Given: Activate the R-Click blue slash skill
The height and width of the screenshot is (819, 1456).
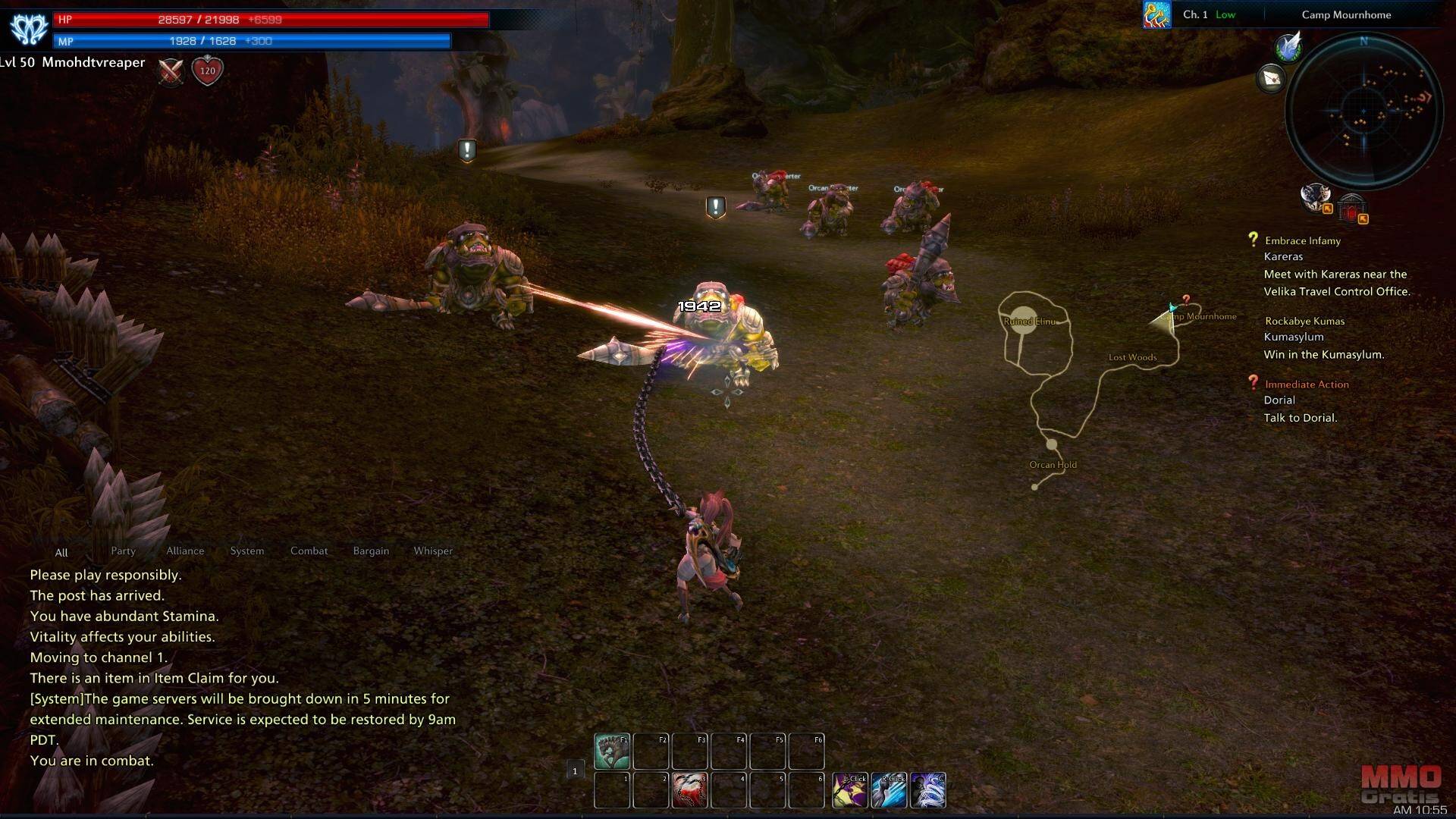Looking at the screenshot, I should pyautogui.click(x=889, y=790).
